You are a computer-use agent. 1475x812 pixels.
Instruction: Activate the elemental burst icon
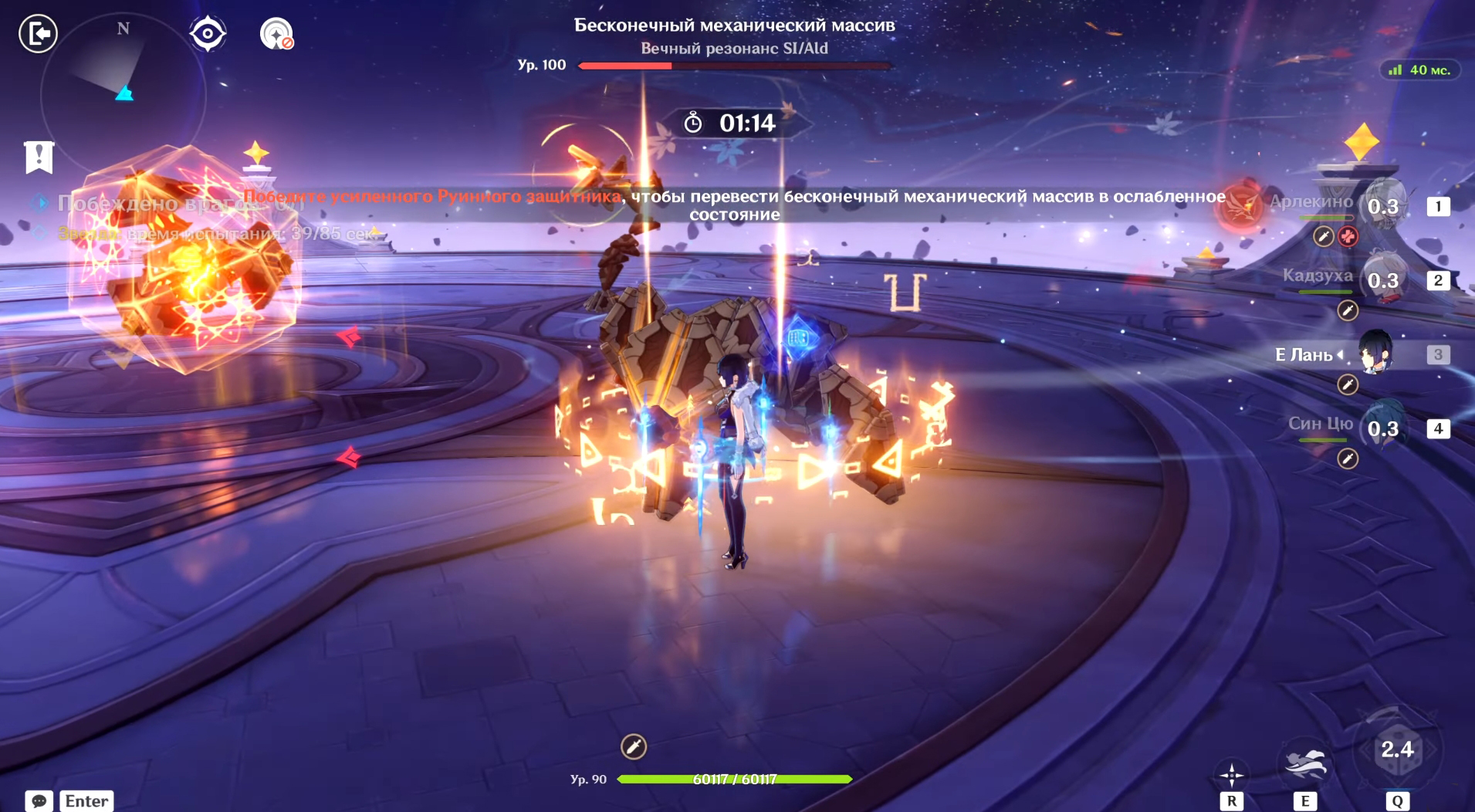[x=1397, y=749]
